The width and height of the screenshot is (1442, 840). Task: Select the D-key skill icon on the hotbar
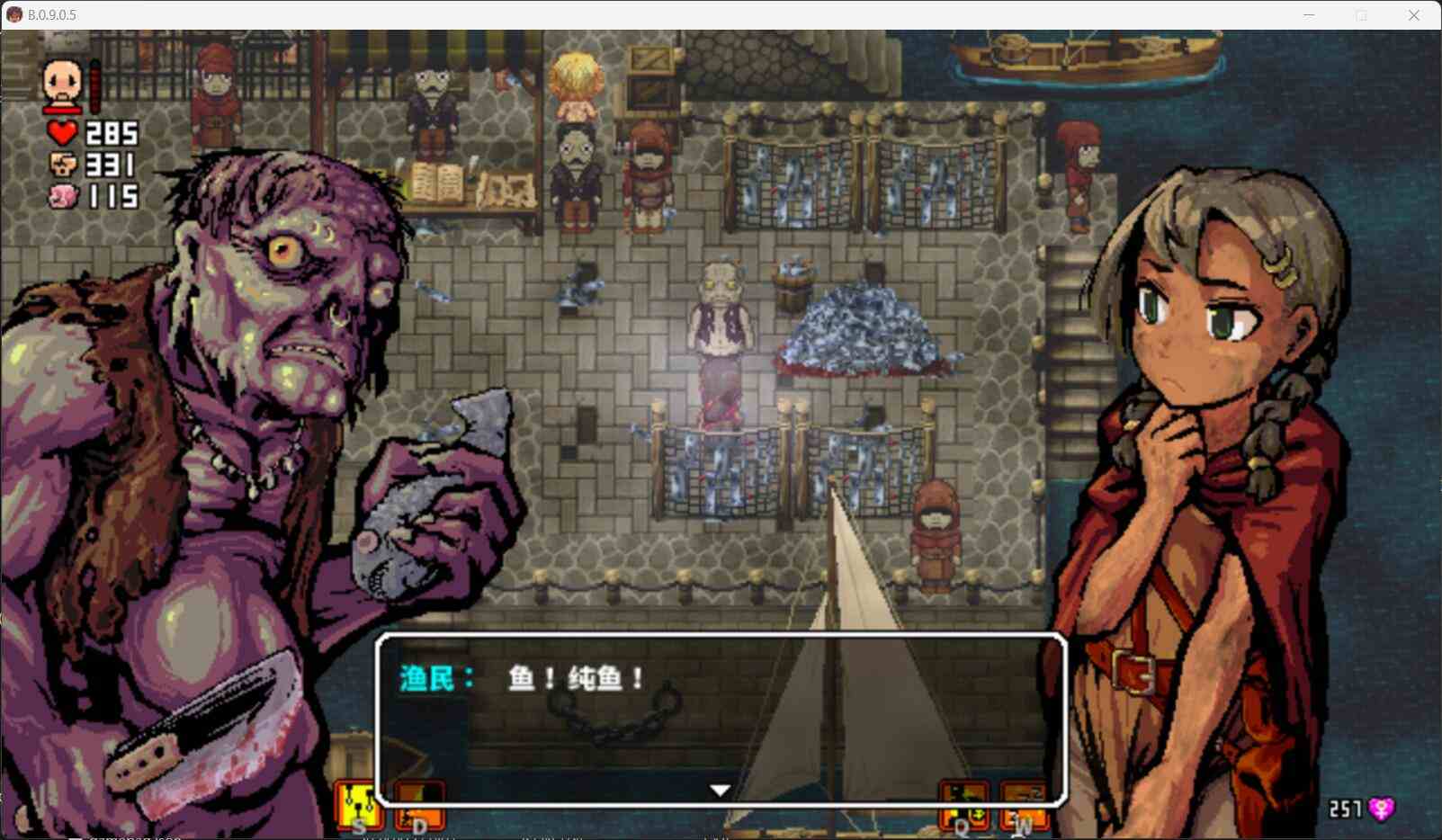click(419, 803)
